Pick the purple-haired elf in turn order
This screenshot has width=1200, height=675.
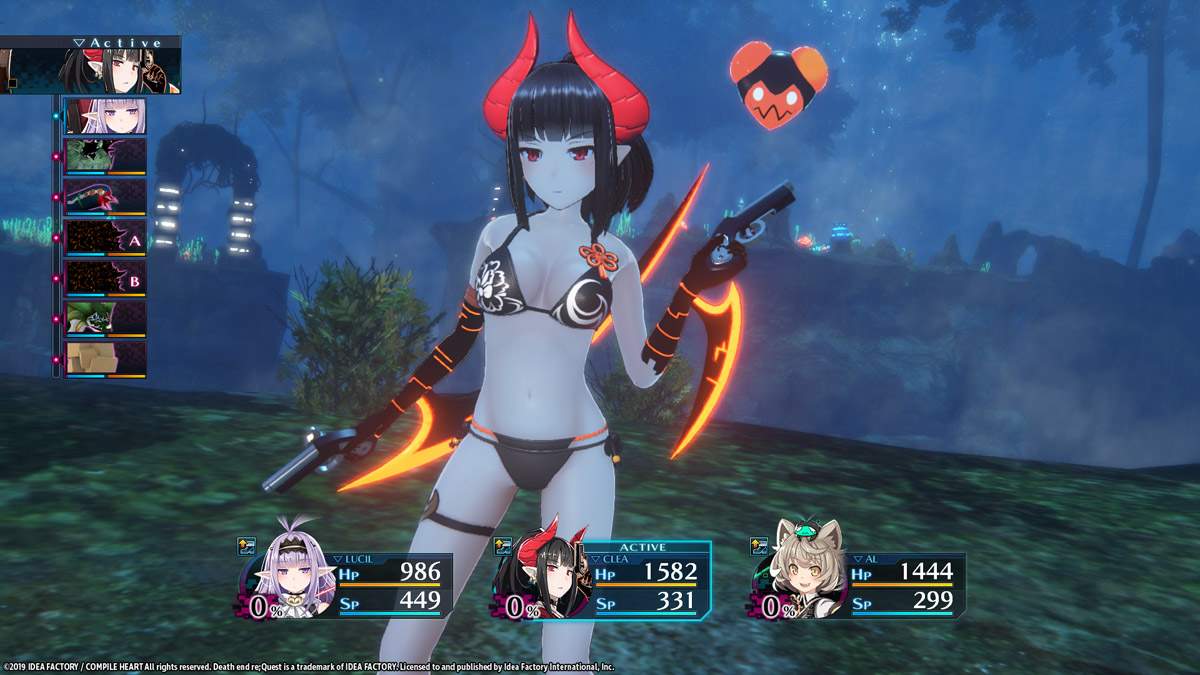105,117
